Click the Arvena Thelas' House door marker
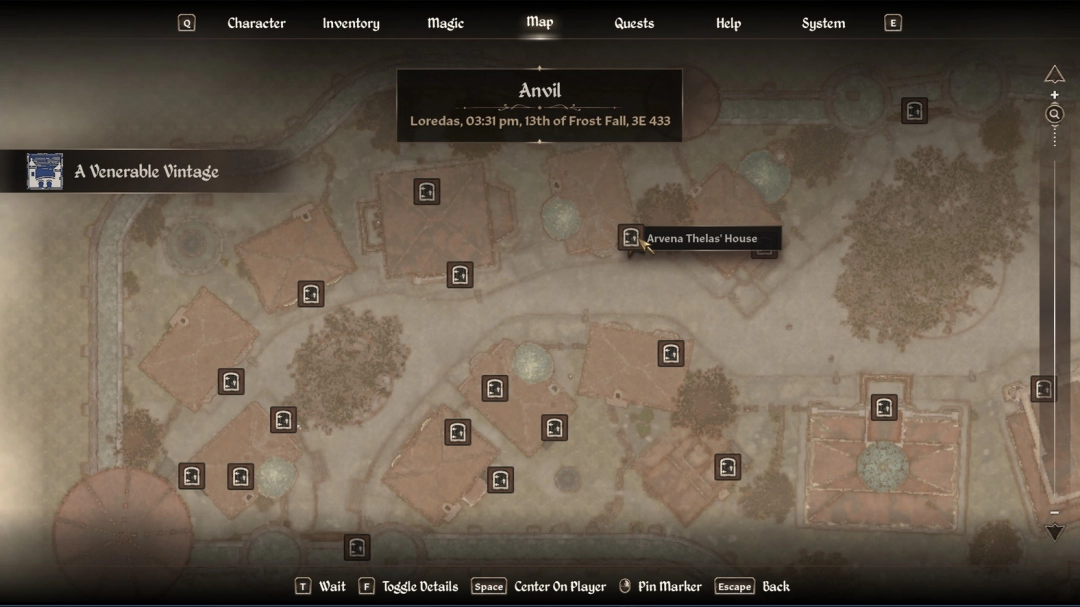This screenshot has height=607, width=1080. click(630, 237)
